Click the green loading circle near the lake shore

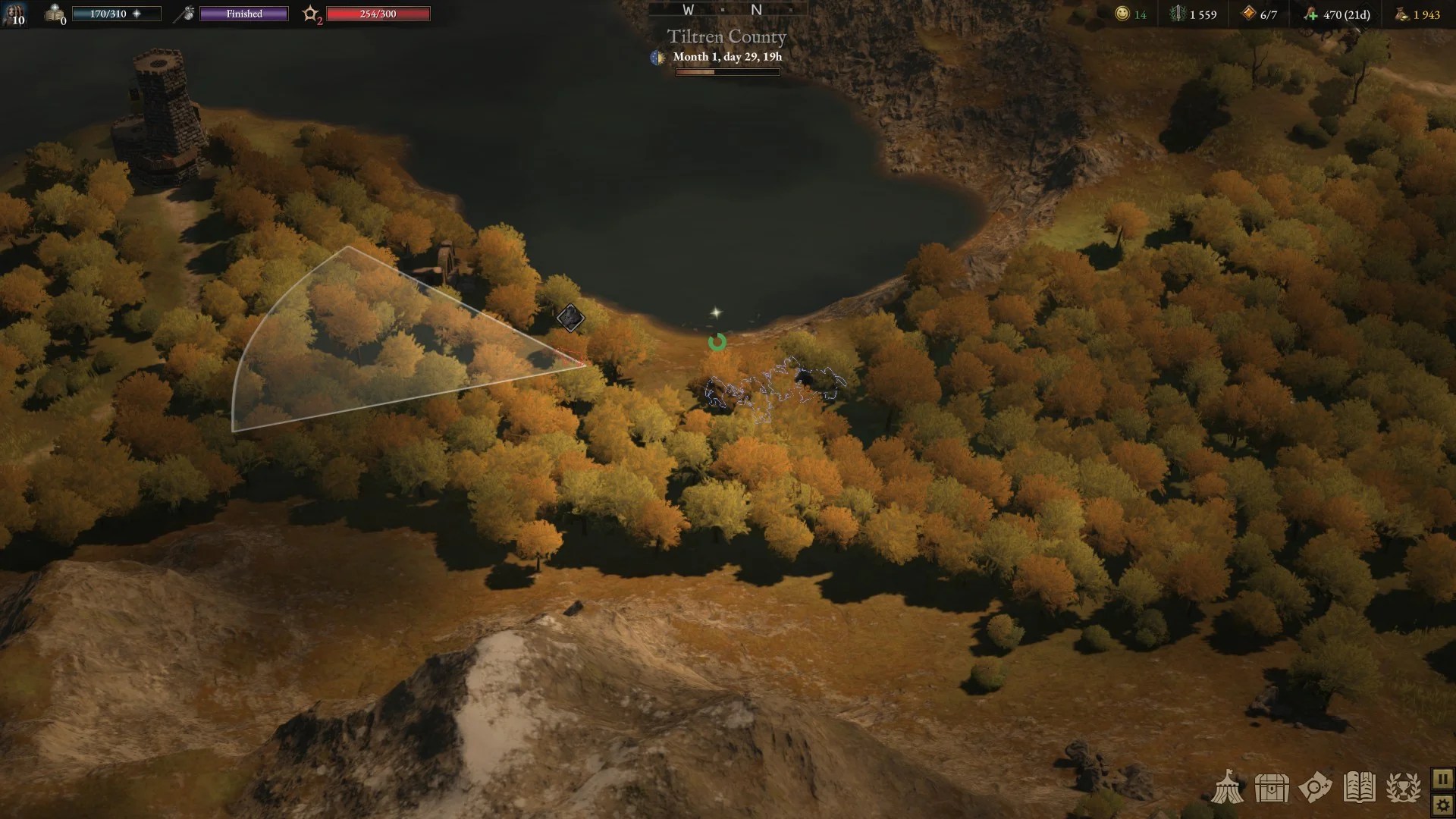point(717,343)
